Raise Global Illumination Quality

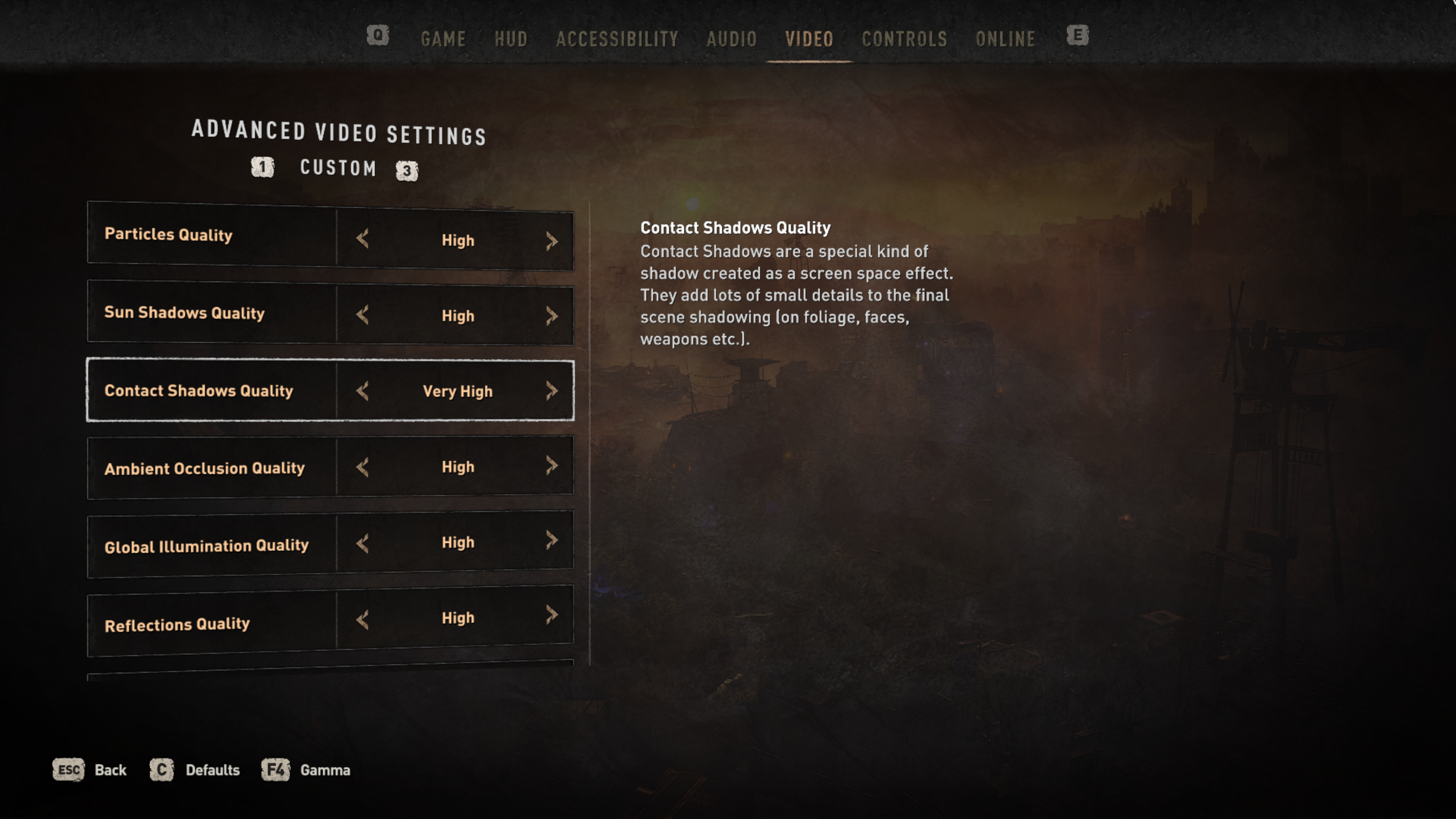(x=552, y=540)
